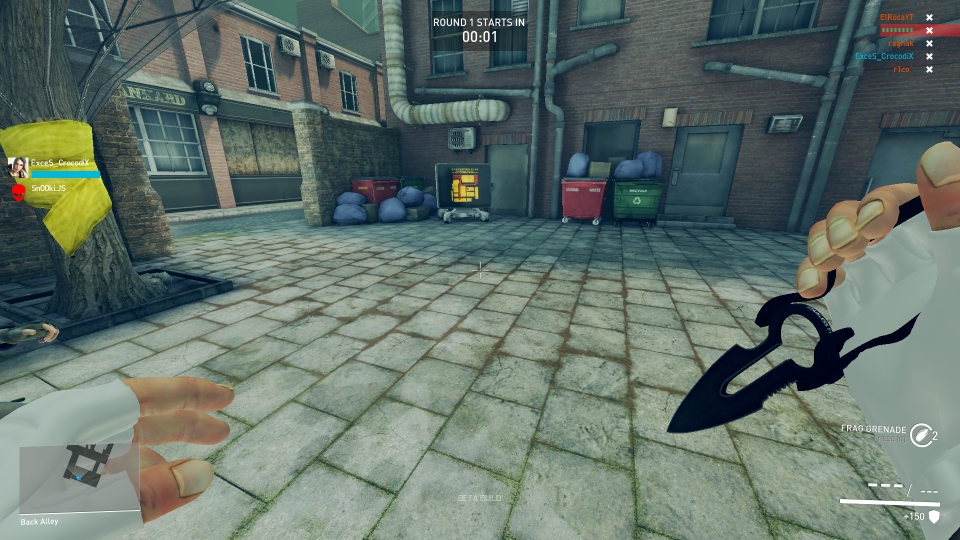
Task: Select the Frag Grenade icon
Action: click(x=921, y=434)
